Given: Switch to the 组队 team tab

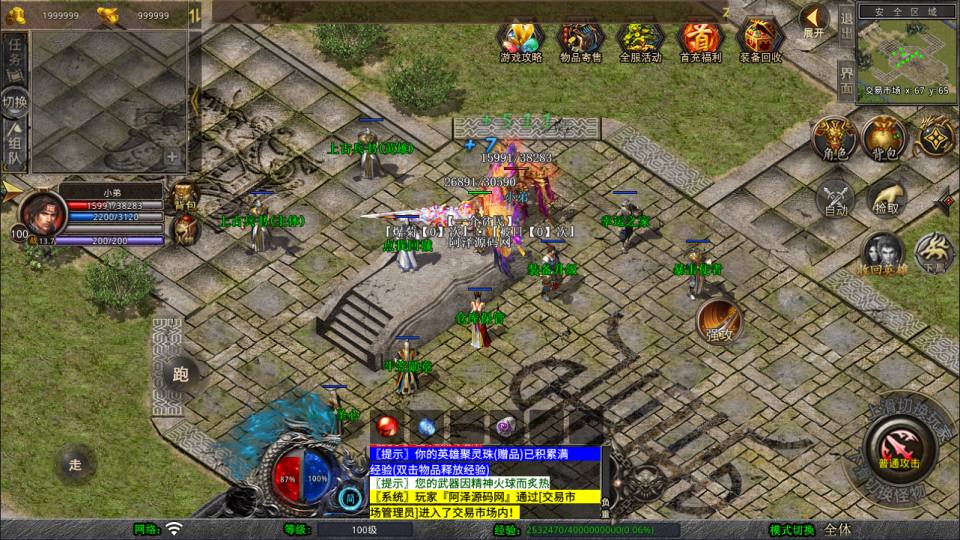Looking at the screenshot, I should [16, 144].
